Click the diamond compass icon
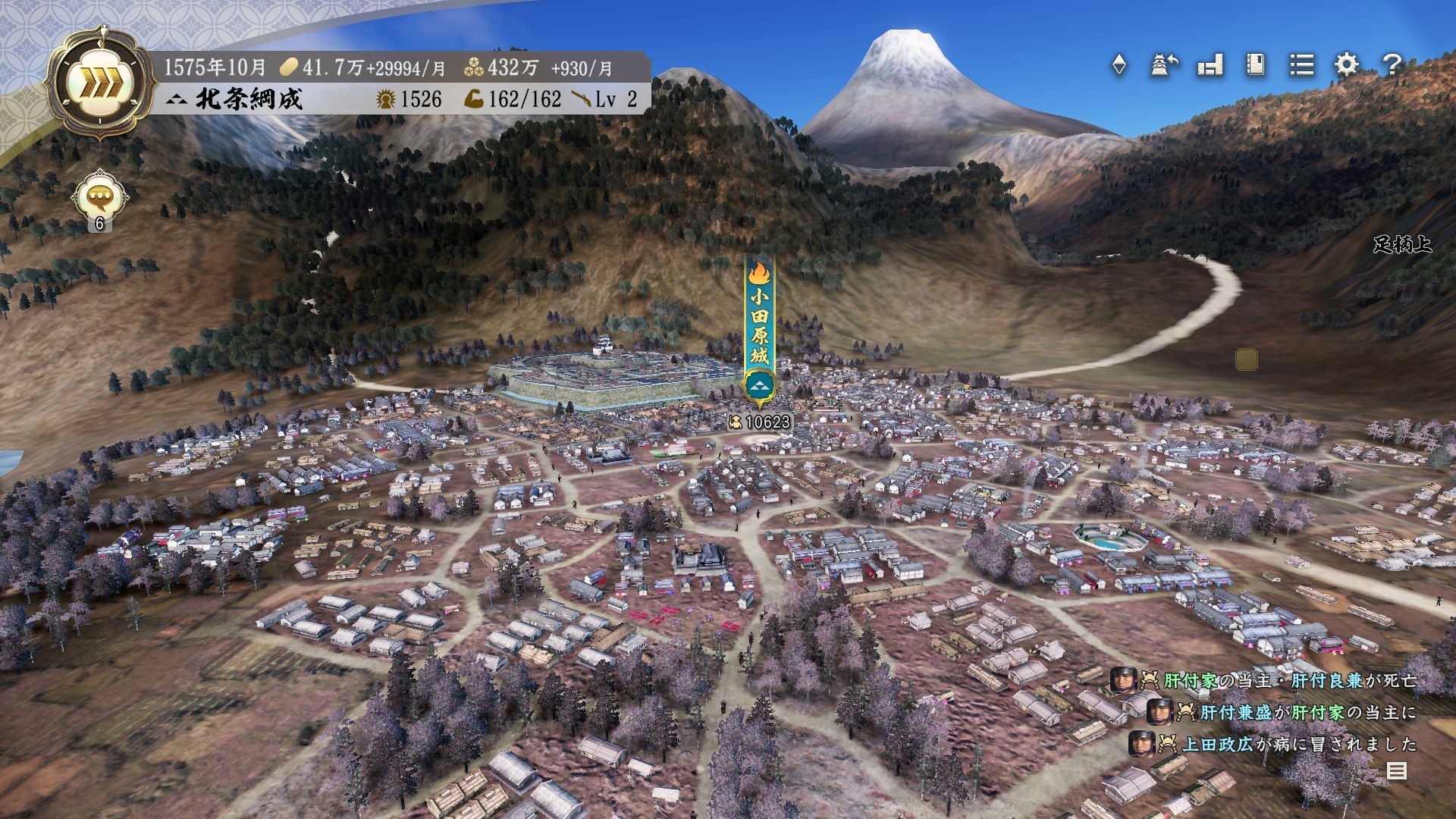This screenshot has height=819, width=1456. (x=1119, y=65)
